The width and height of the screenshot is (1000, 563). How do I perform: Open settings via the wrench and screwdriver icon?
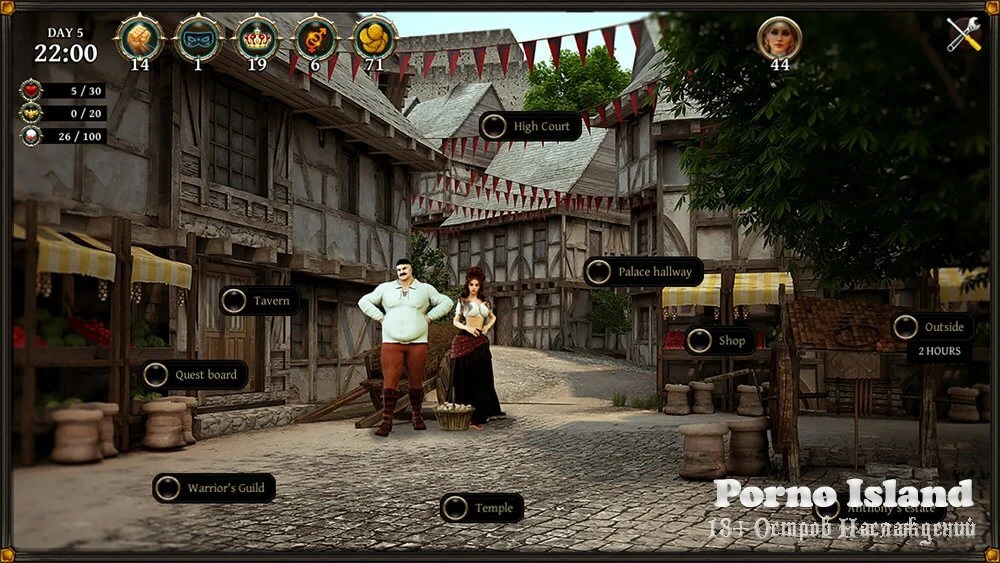point(964,35)
